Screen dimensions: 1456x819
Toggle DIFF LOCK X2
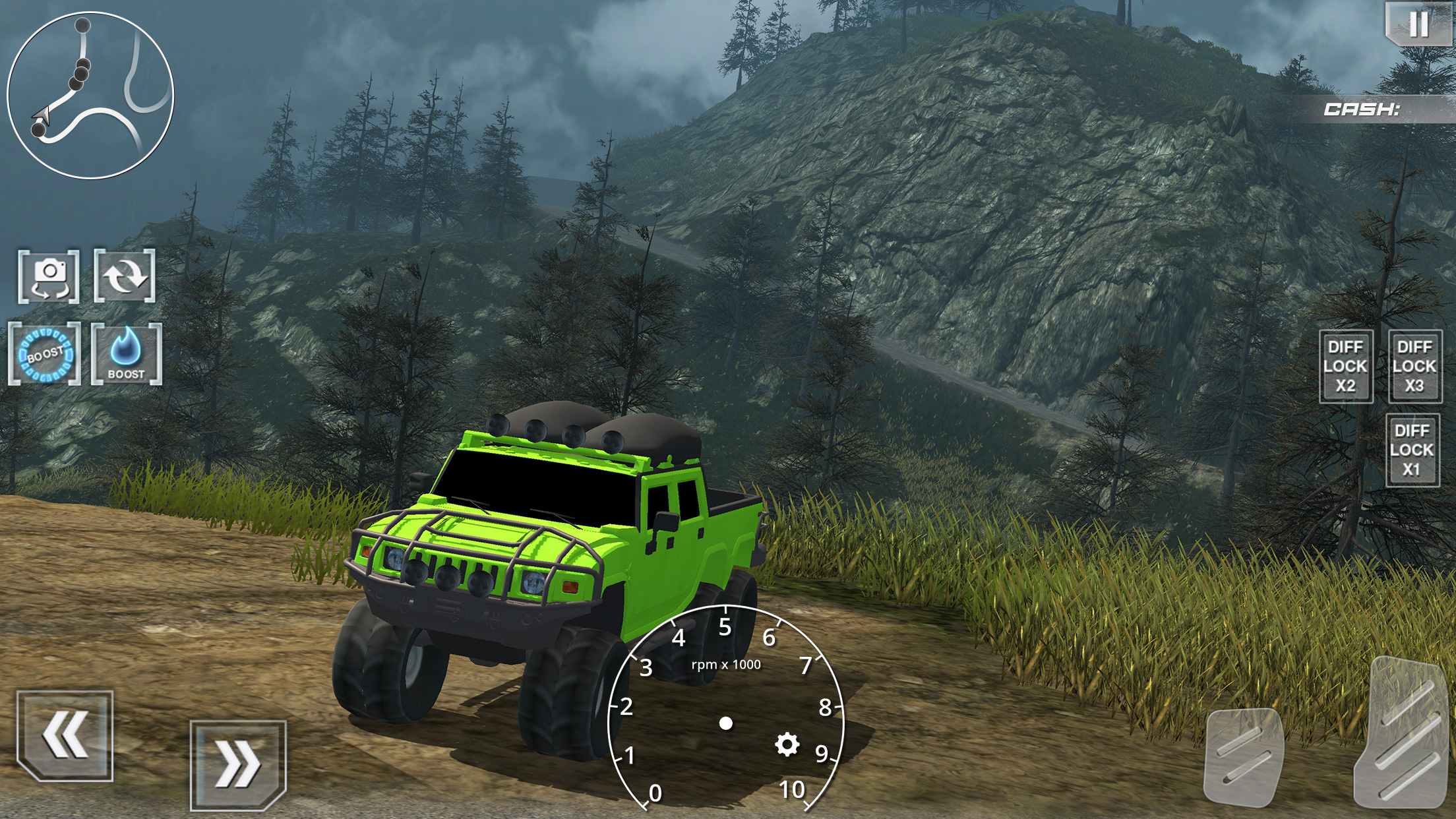coord(1346,367)
